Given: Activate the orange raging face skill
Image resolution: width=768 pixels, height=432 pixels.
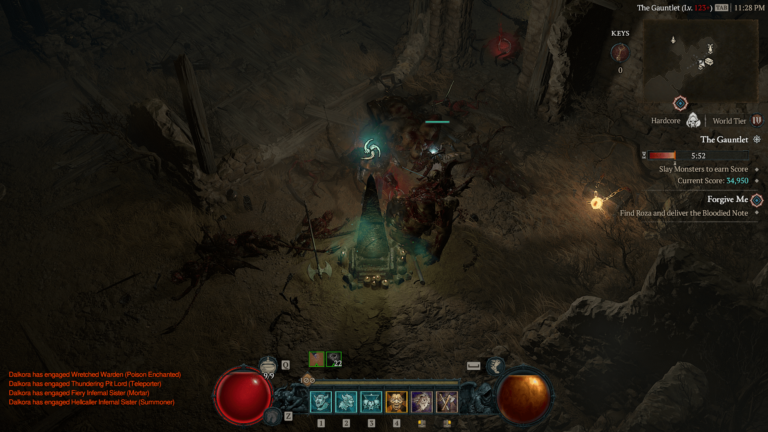Looking at the screenshot, I should click(396, 402).
